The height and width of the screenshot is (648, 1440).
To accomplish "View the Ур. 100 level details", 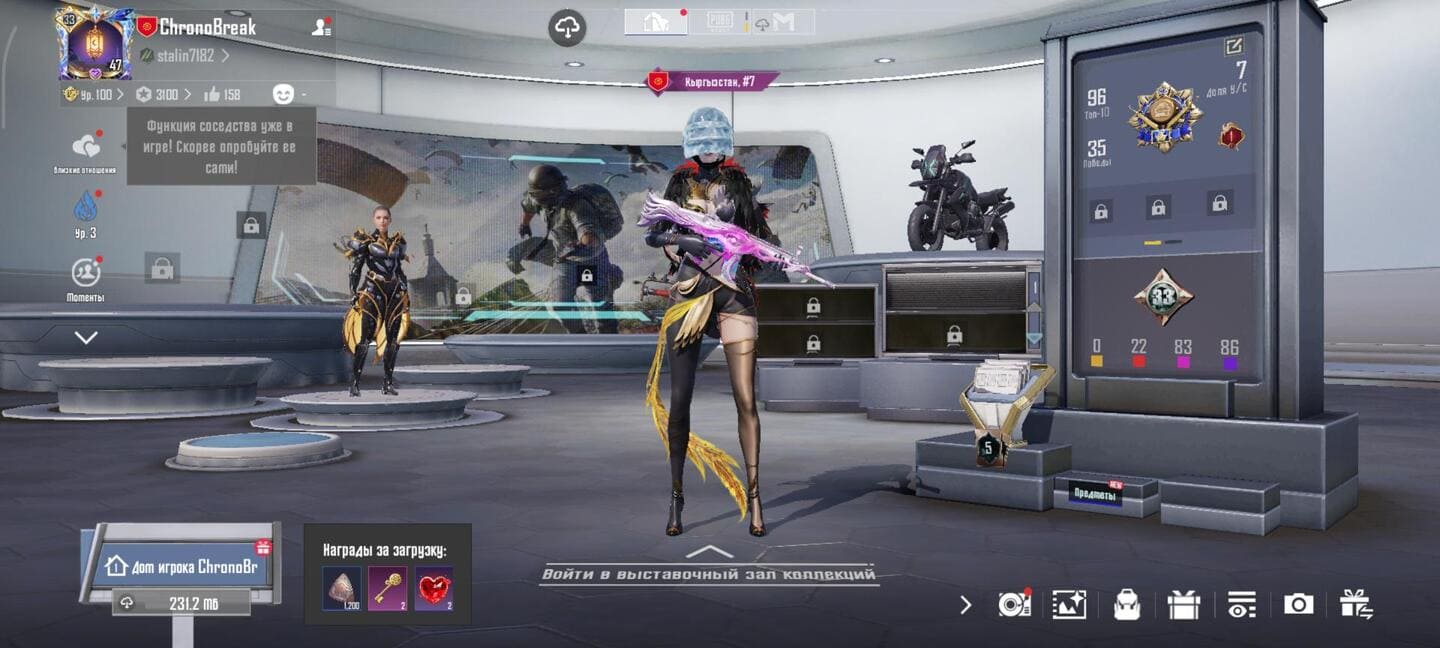I will tap(94, 94).
